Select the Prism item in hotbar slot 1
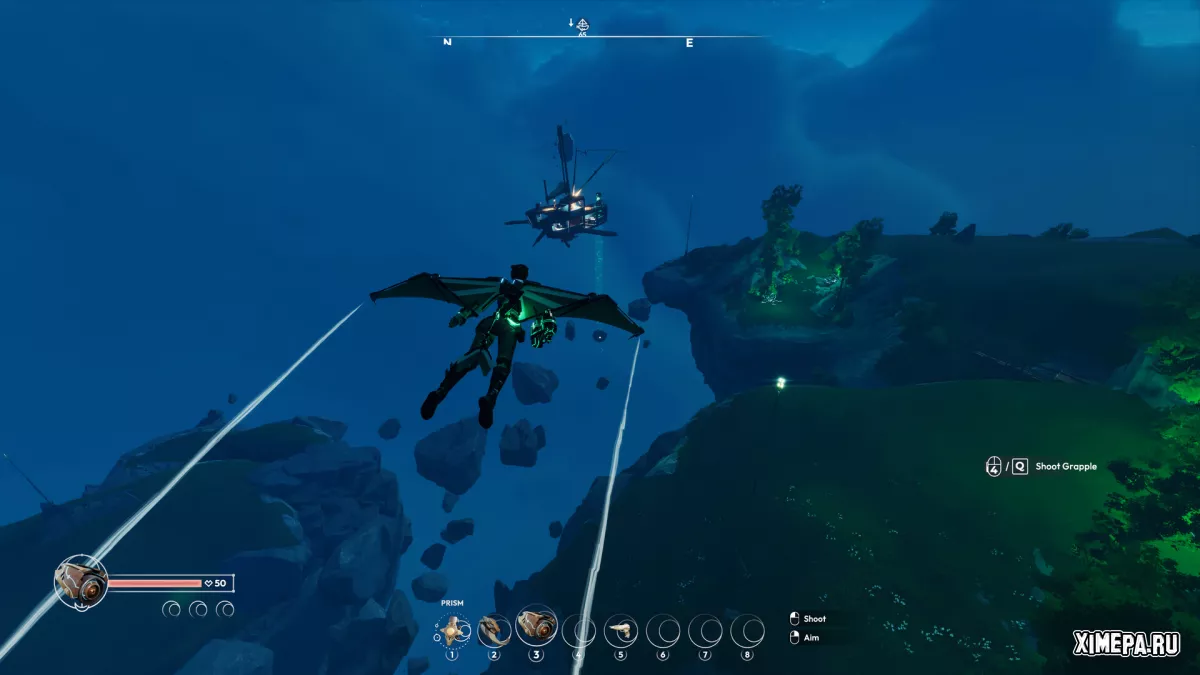Image resolution: width=1200 pixels, height=675 pixels. [452, 630]
